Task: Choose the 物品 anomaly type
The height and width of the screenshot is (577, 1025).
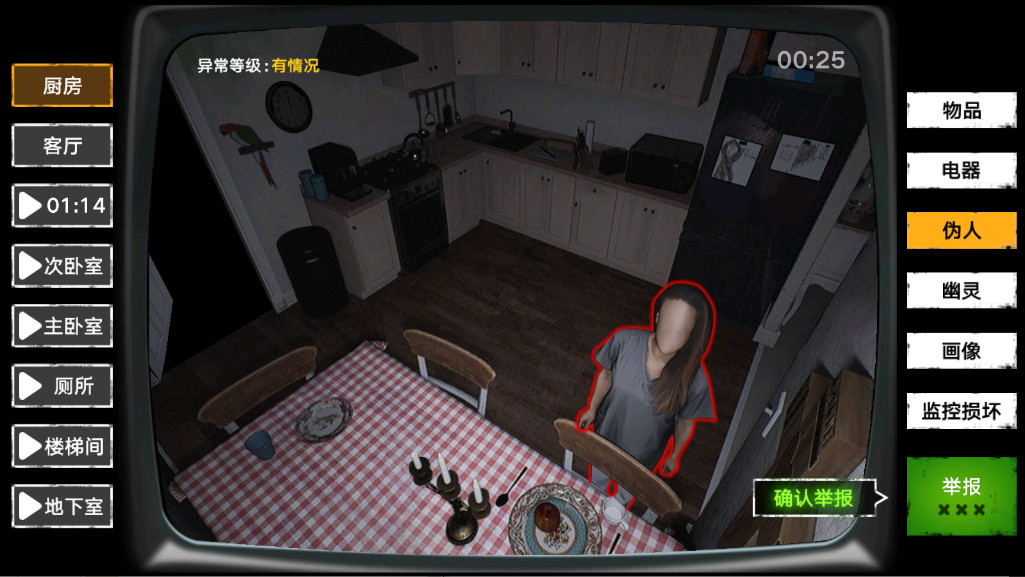Action: [961, 110]
